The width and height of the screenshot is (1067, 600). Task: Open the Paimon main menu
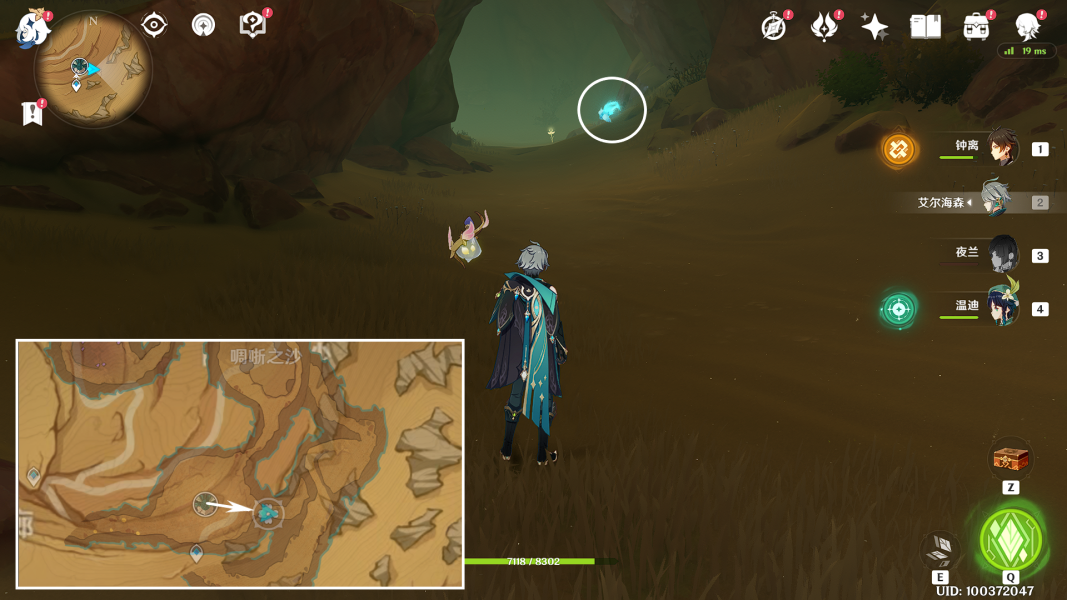(31, 29)
